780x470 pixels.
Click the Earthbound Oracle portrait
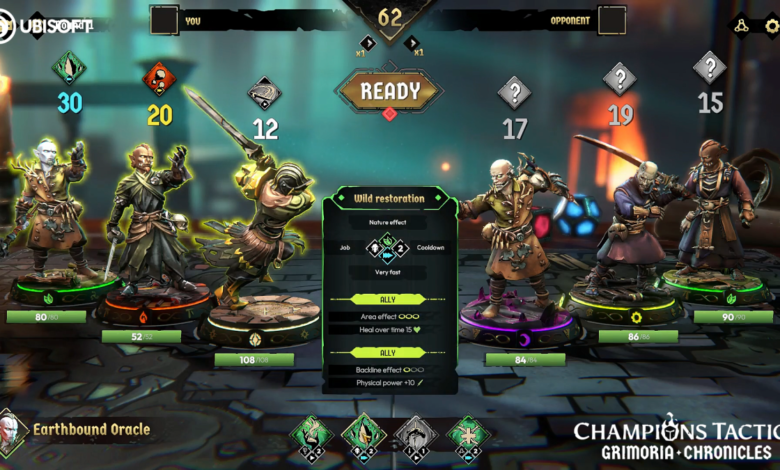[11, 431]
